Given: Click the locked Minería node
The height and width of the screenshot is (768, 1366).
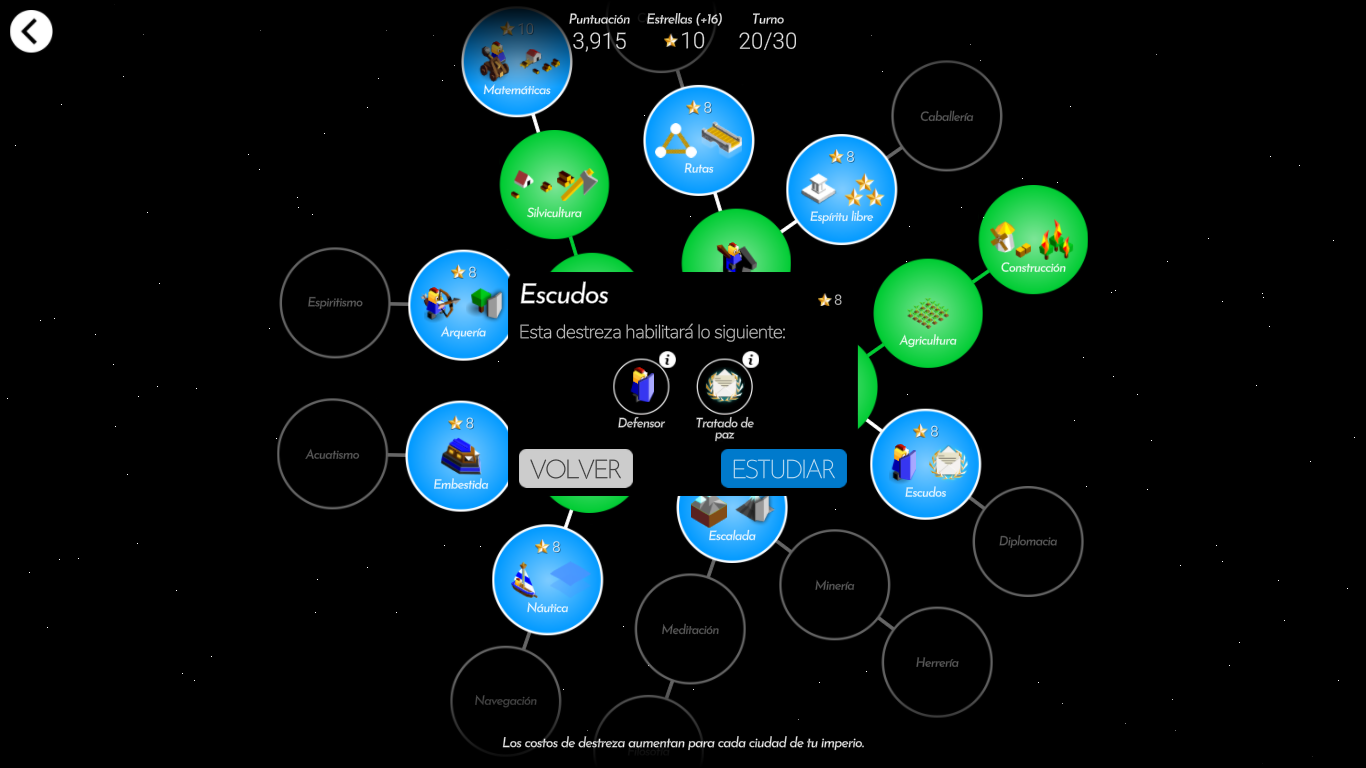Looking at the screenshot, I should [x=834, y=585].
